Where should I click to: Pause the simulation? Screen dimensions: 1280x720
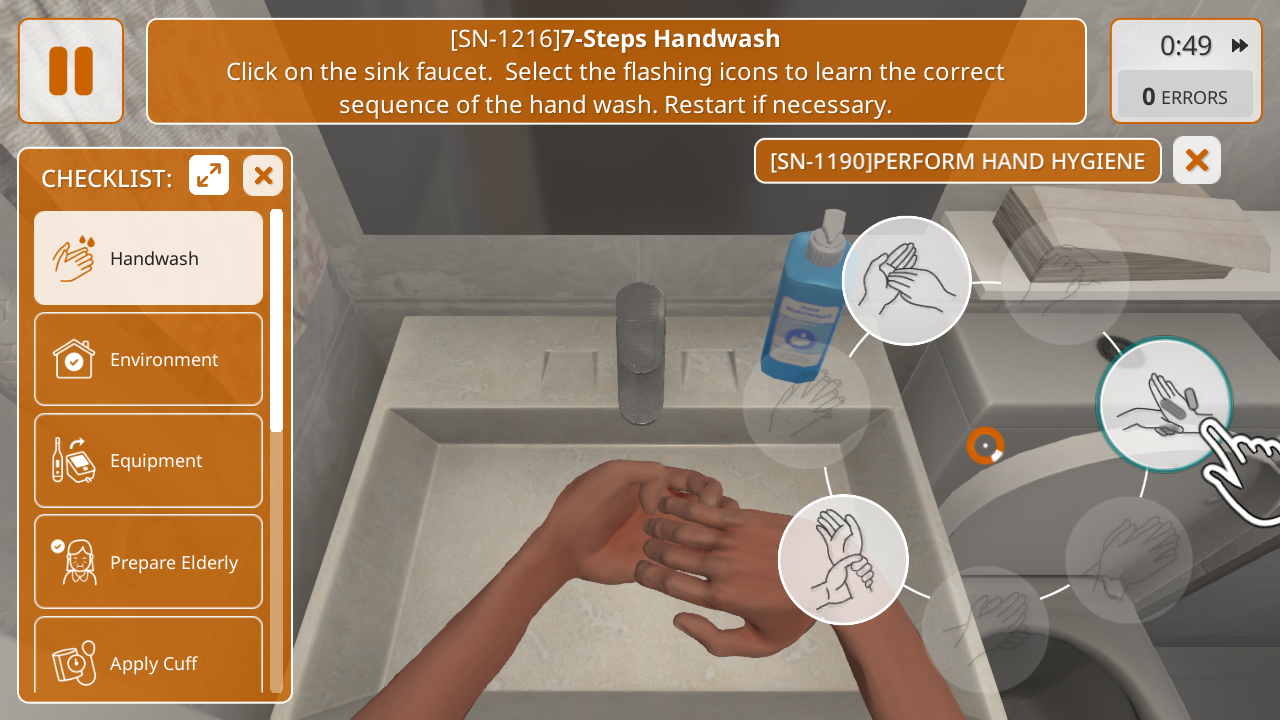click(x=71, y=71)
